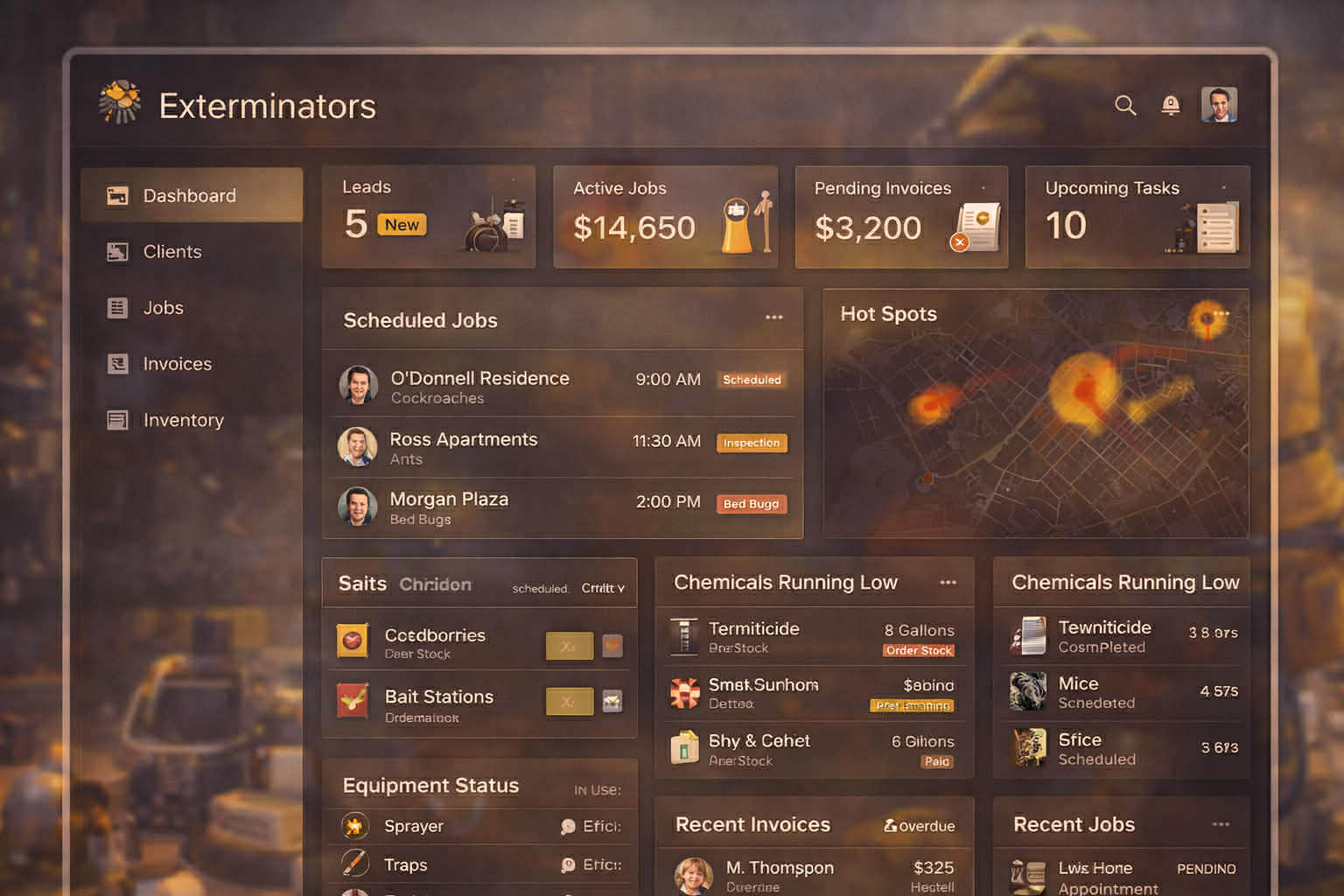Image resolution: width=1344 pixels, height=896 pixels.
Task: Click the red error badge on Pending Invoices
Action: [960, 243]
